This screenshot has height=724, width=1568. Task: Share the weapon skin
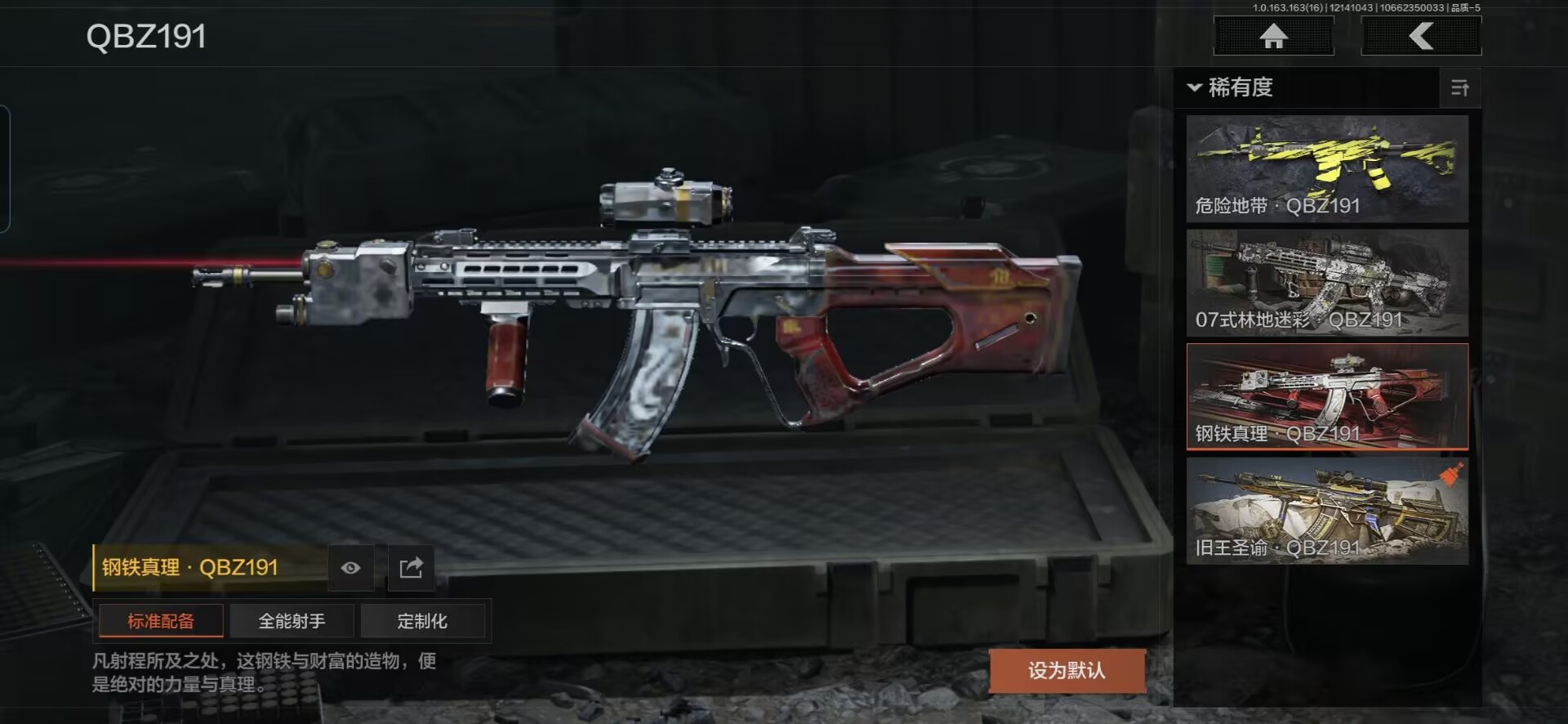pyautogui.click(x=411, y=568)
